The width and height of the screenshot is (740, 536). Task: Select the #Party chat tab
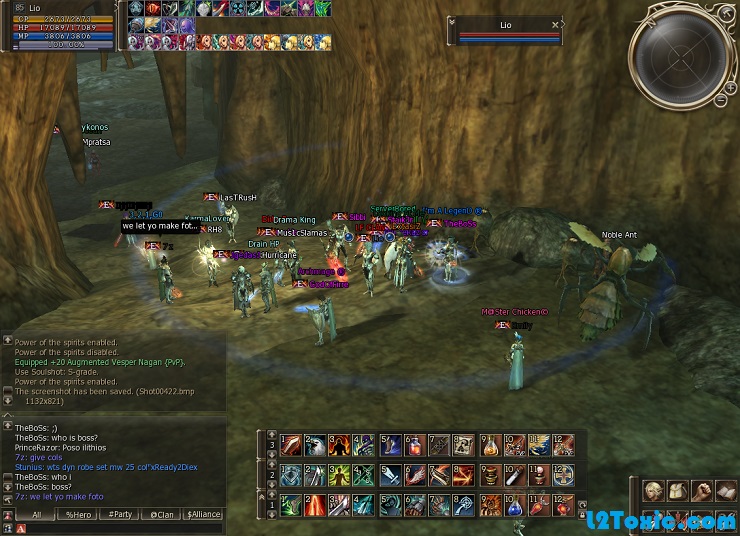pyautogui.click(x=120, y=515)
